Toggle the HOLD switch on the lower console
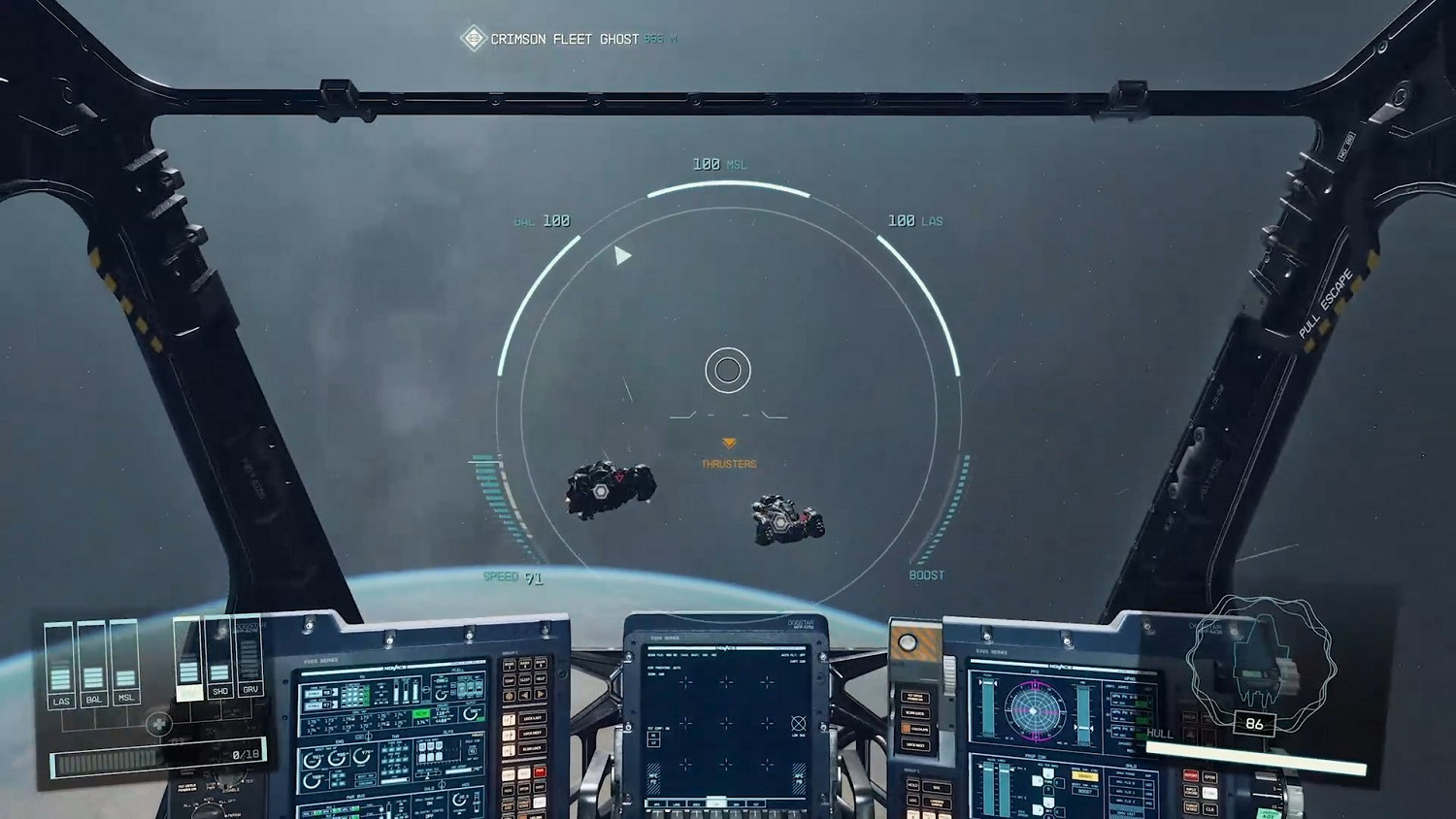The height and width of the screenshot is (819, 1456). [x=911, y=784]
